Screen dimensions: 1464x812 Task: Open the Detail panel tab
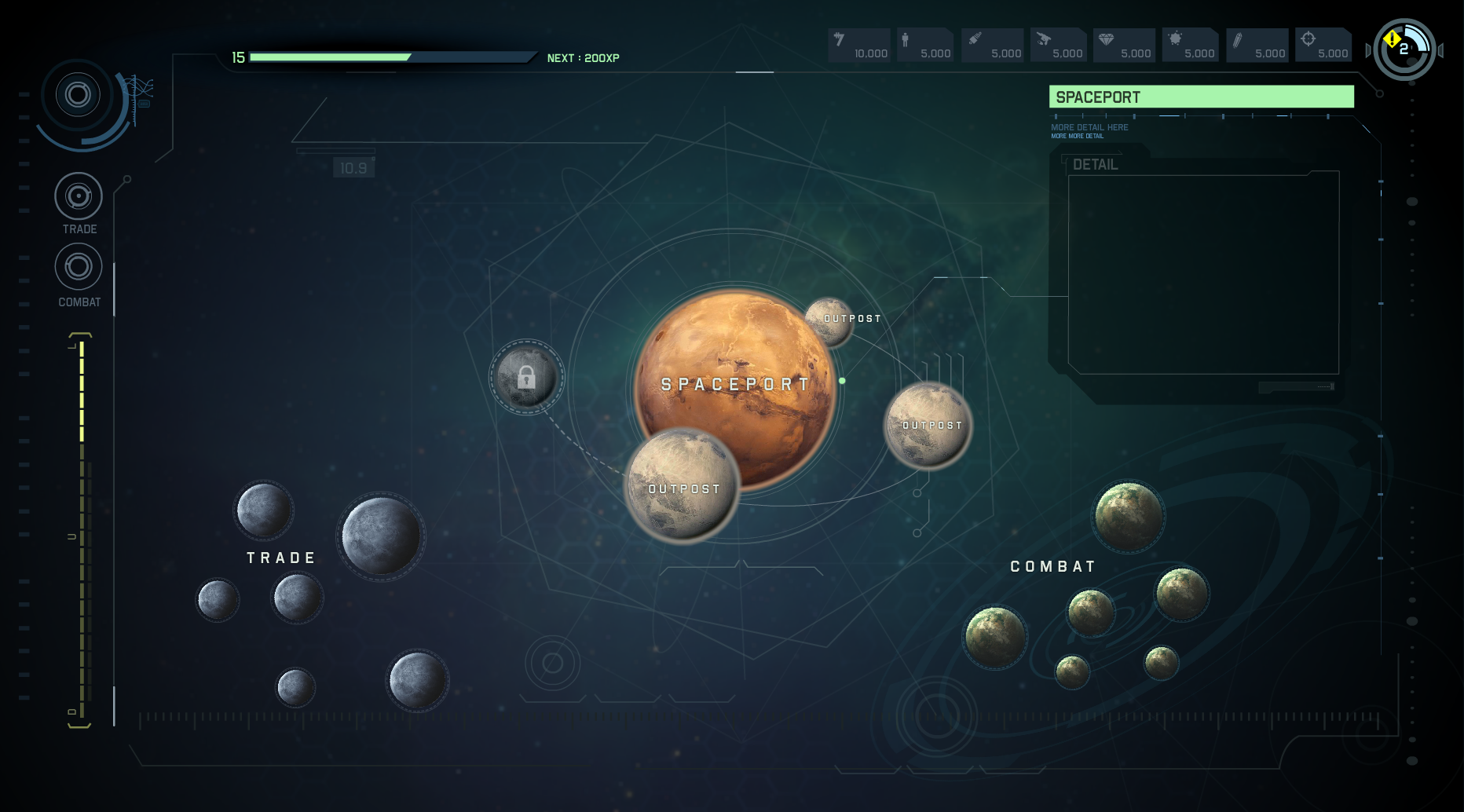pos(1095,164)
